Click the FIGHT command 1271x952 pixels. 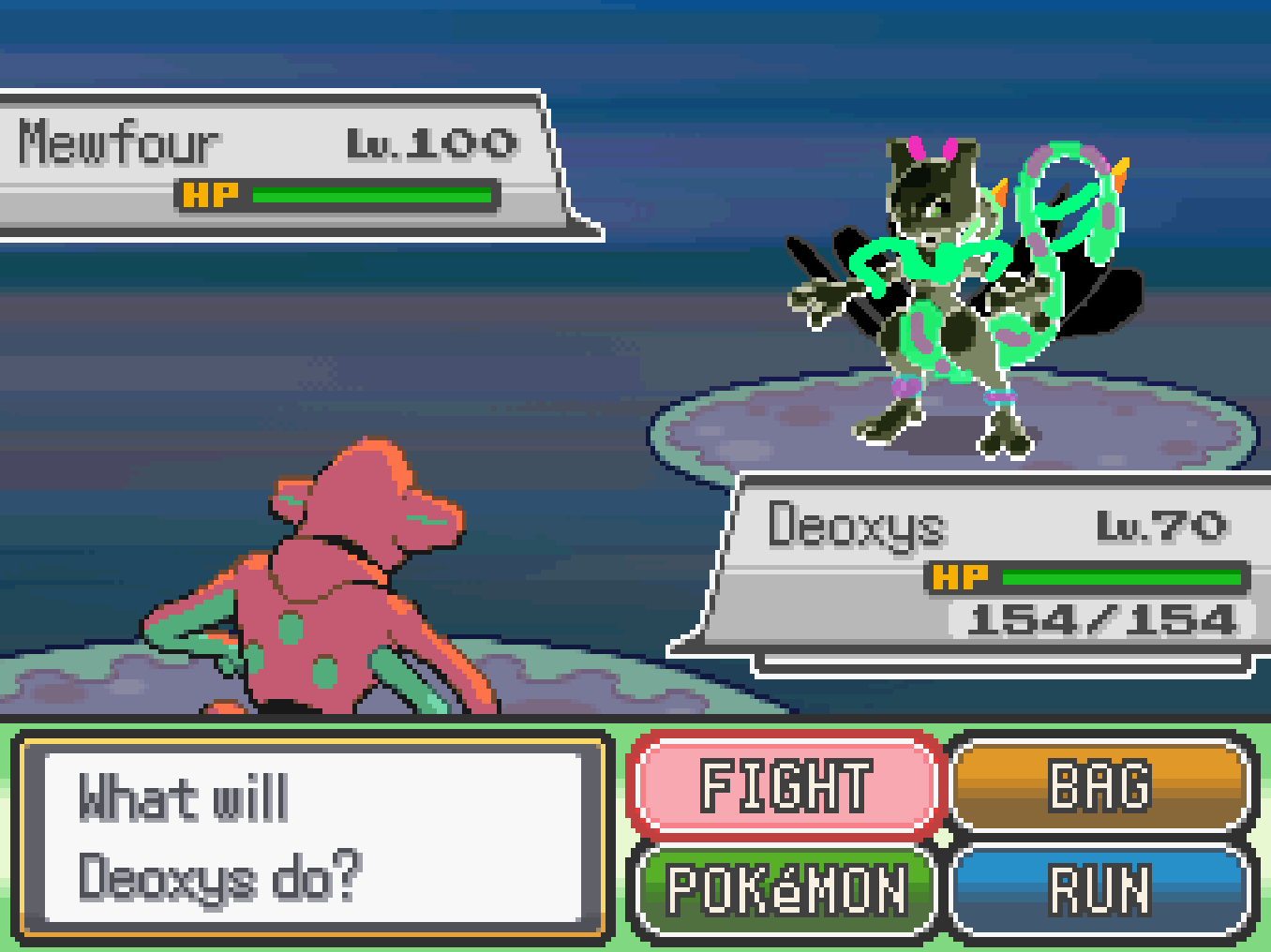click(785, 787)
